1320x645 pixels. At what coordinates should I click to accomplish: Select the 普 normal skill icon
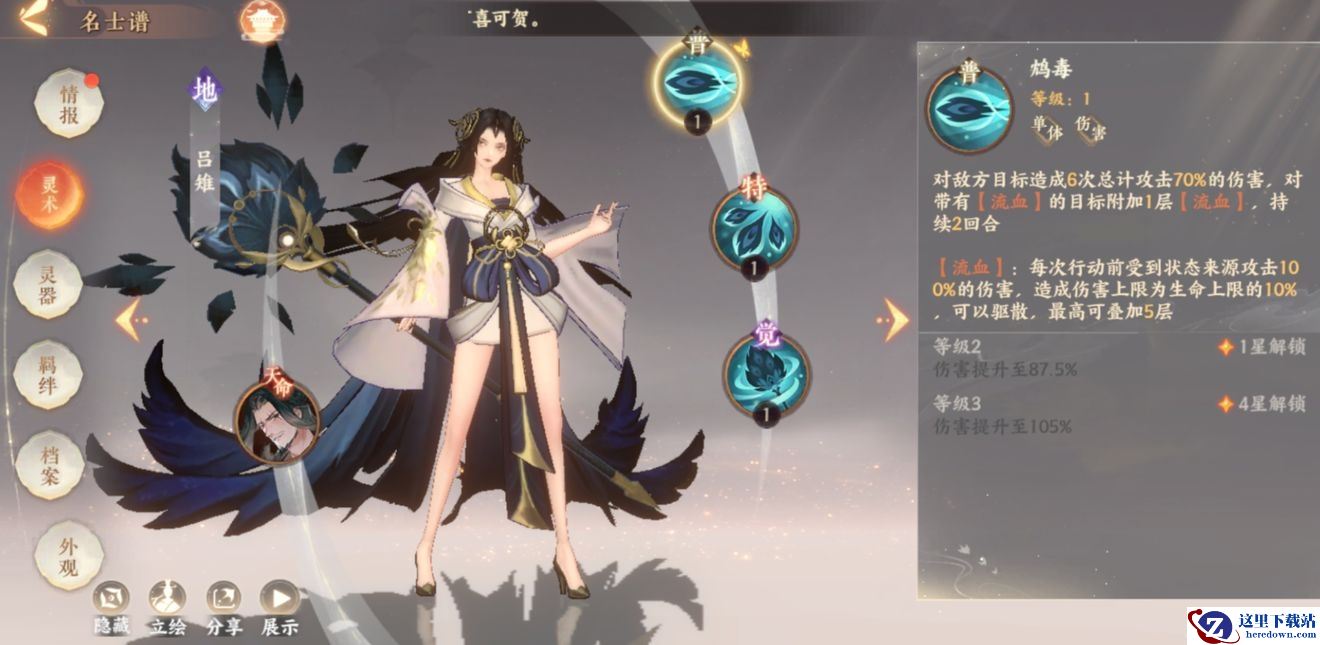[697, 82]
